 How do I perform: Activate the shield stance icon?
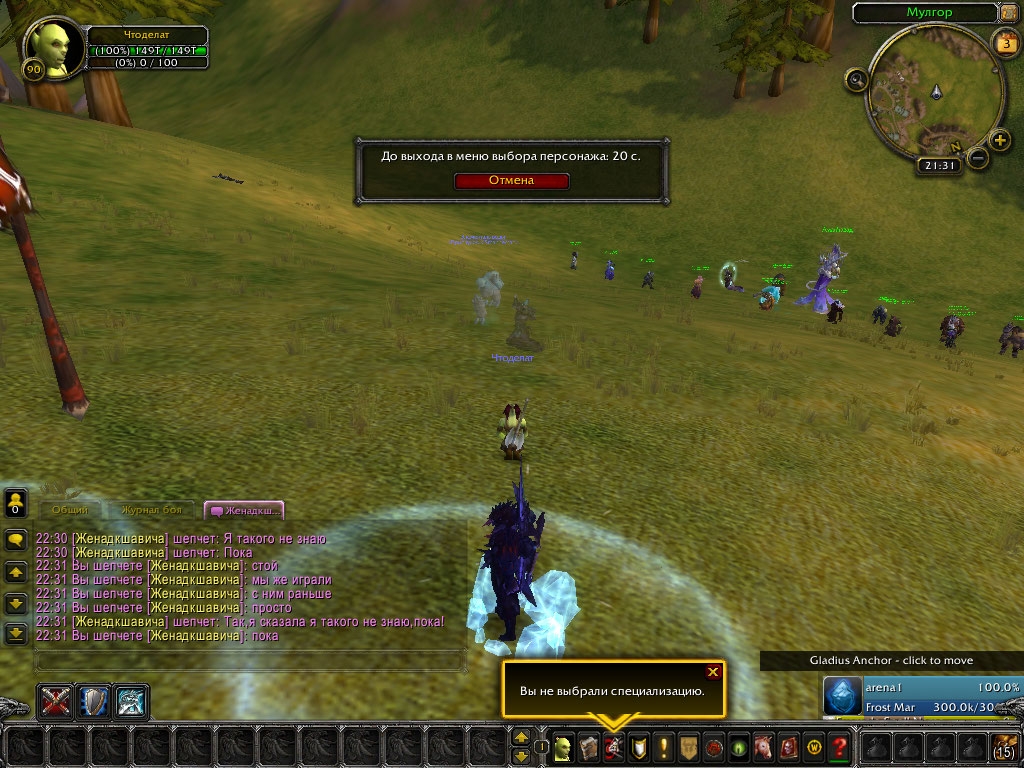pos(94,701)
